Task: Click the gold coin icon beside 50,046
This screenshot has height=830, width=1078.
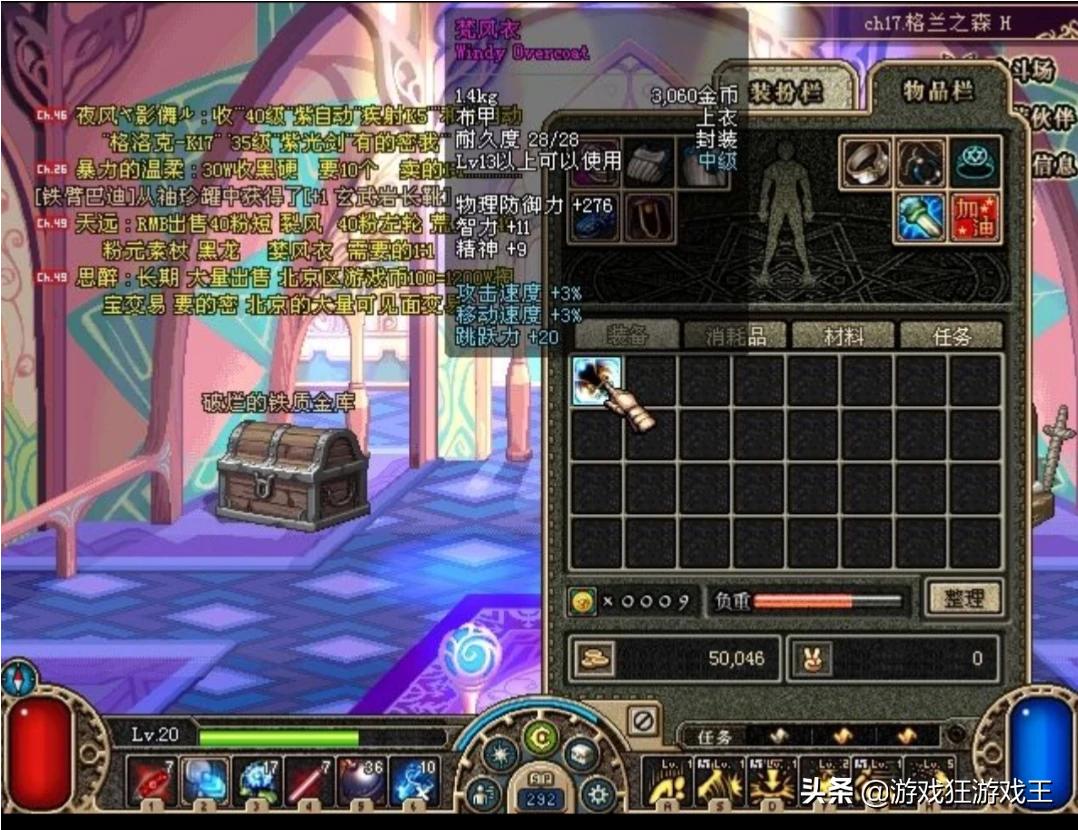Action: pyautogui.click(x=593, y=657)
